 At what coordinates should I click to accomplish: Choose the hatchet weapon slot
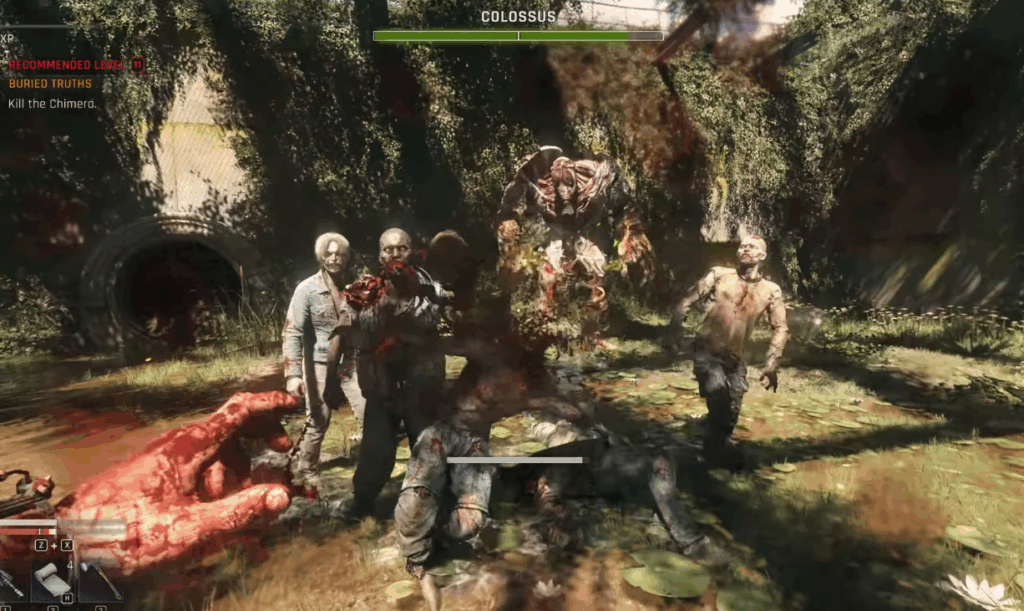[x=102, y=582]
